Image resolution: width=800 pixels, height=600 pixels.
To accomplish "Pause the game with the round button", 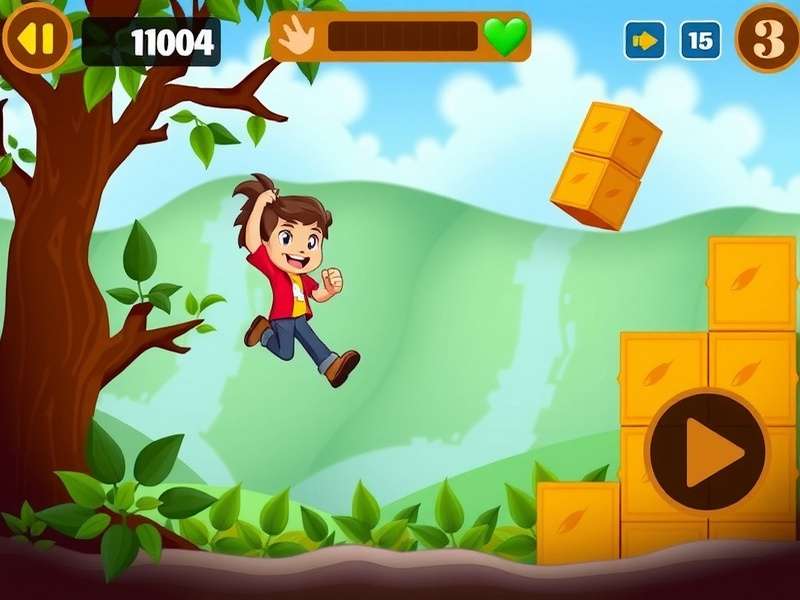I will (37, 38).
